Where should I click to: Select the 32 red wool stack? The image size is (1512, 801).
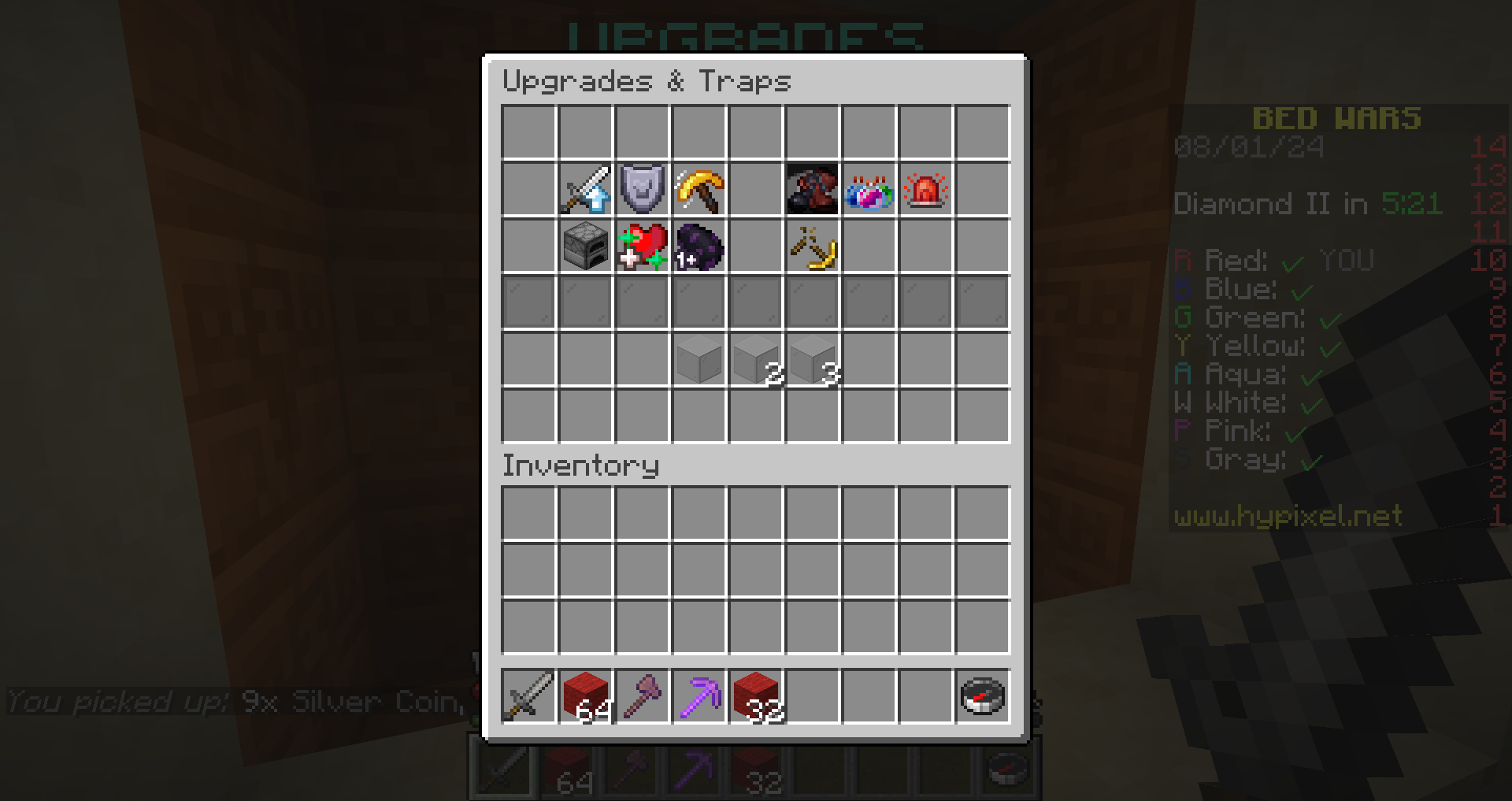(x=754, y=698)
